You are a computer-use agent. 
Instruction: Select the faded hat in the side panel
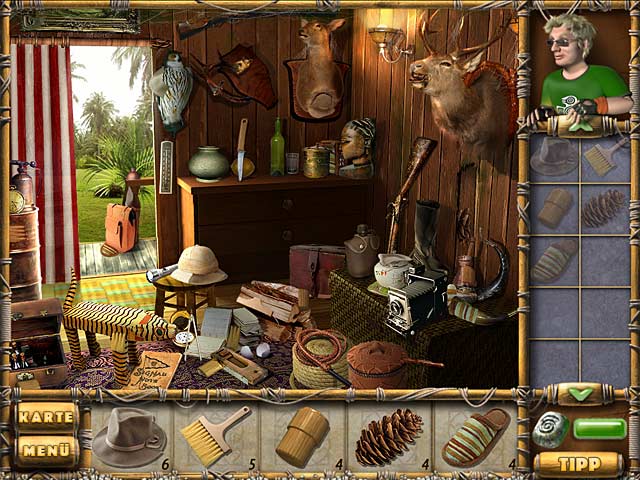[554, 157]
